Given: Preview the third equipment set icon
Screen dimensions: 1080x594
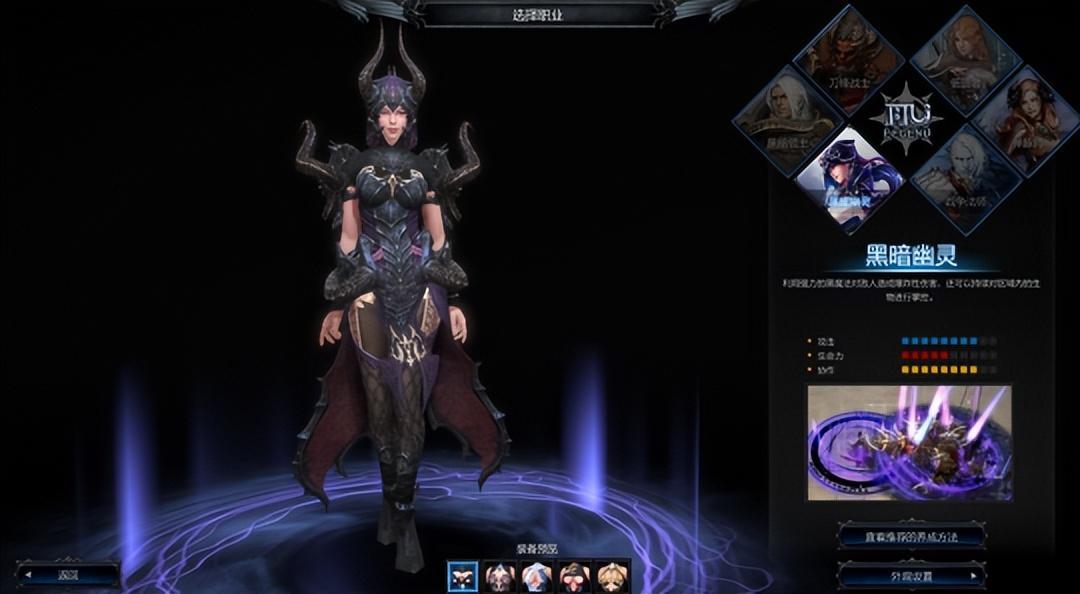Looking at the screenshot, I should pos(536,576).
